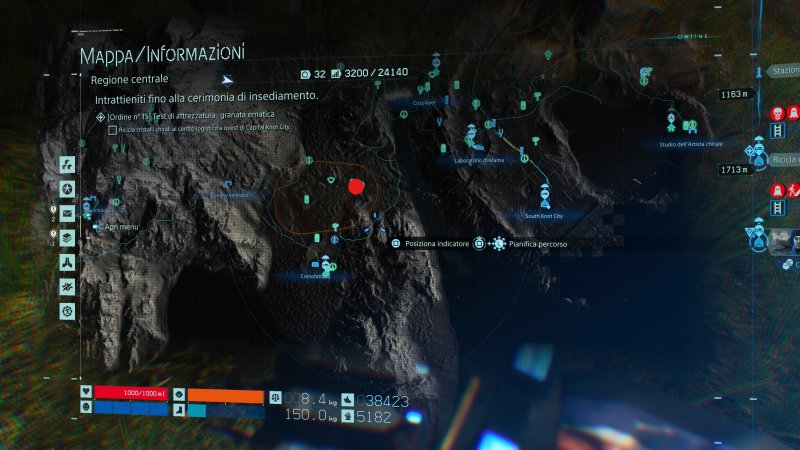Image resolution: width=800 pixels, height=450 pixels.
Task: Click the large red dot map marker
Action: [355, 187]
